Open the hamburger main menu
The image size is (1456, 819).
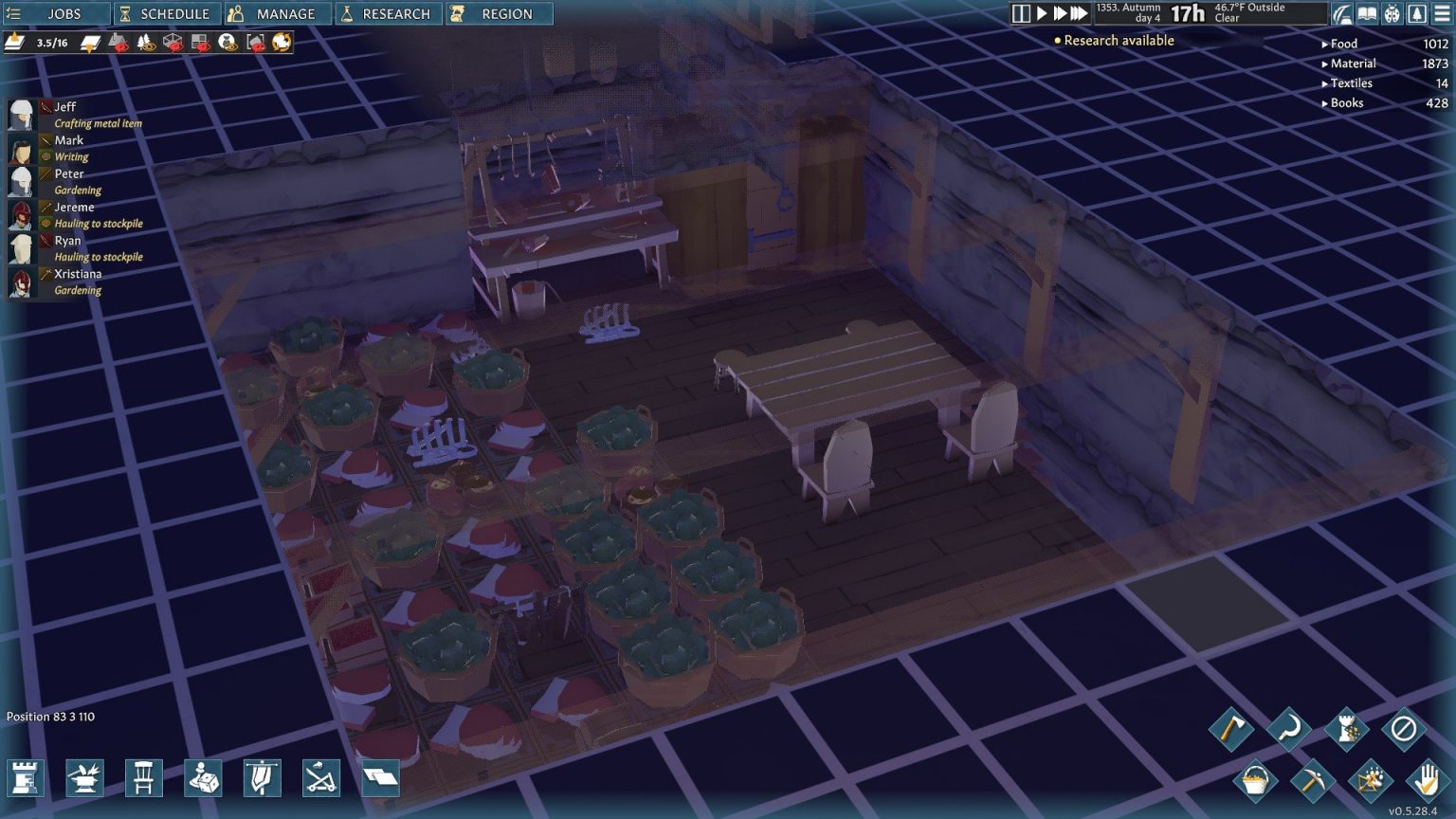click(1442, 13)
